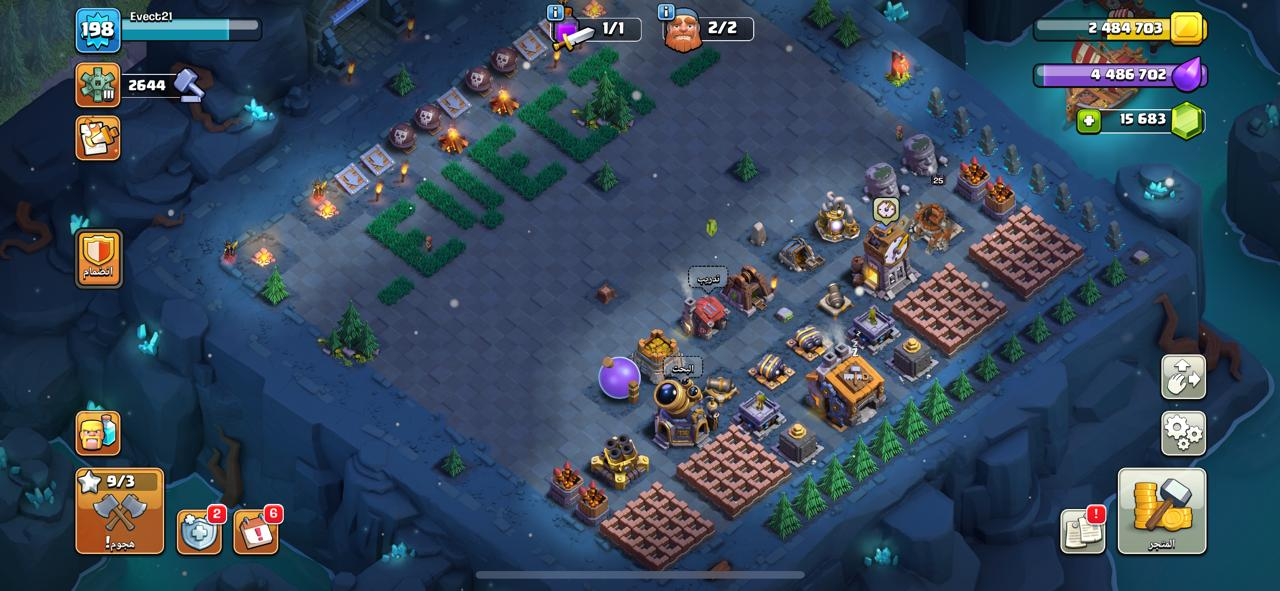
Task: Open the army barbarian and potion icon
Action: (98, 433)
